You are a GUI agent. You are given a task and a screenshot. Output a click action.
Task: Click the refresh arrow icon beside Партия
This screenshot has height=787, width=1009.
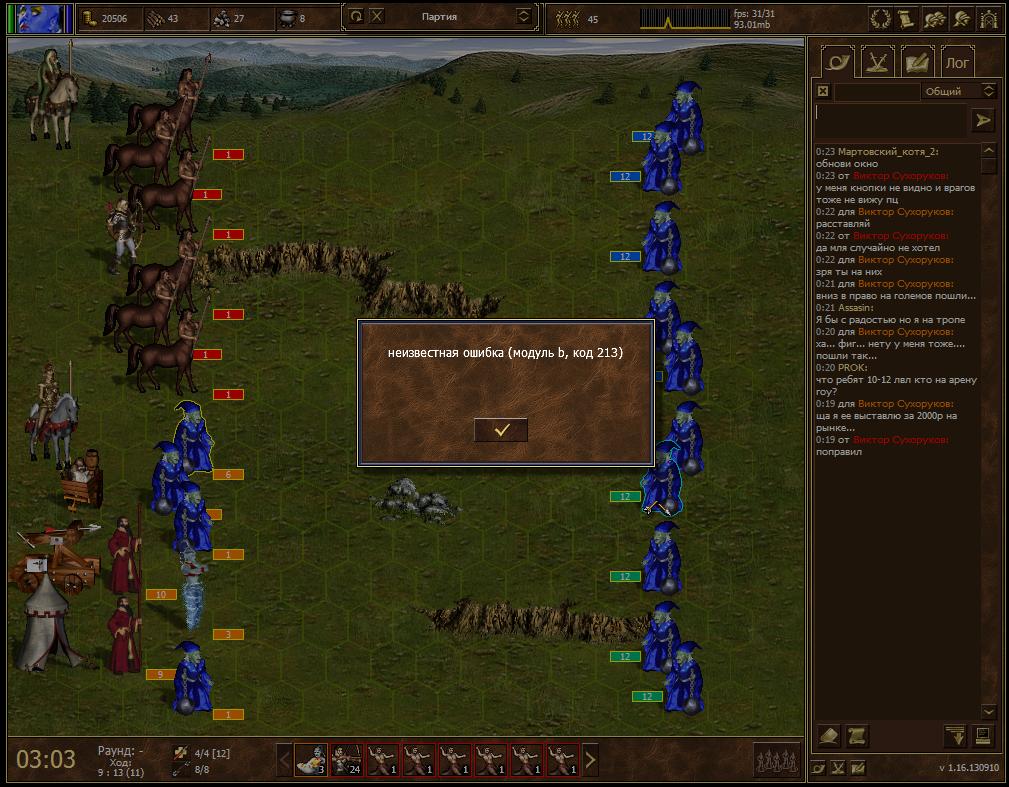click(356, 16)
